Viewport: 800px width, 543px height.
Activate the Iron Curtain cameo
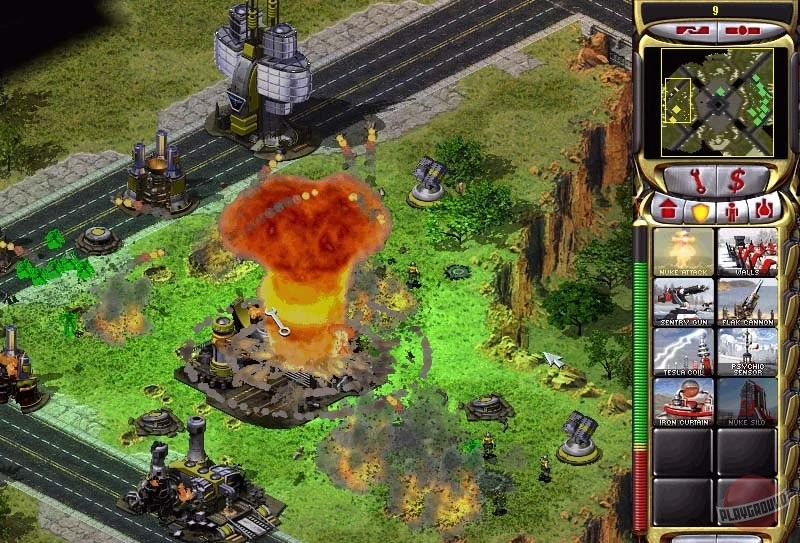[x=684, y=400]
